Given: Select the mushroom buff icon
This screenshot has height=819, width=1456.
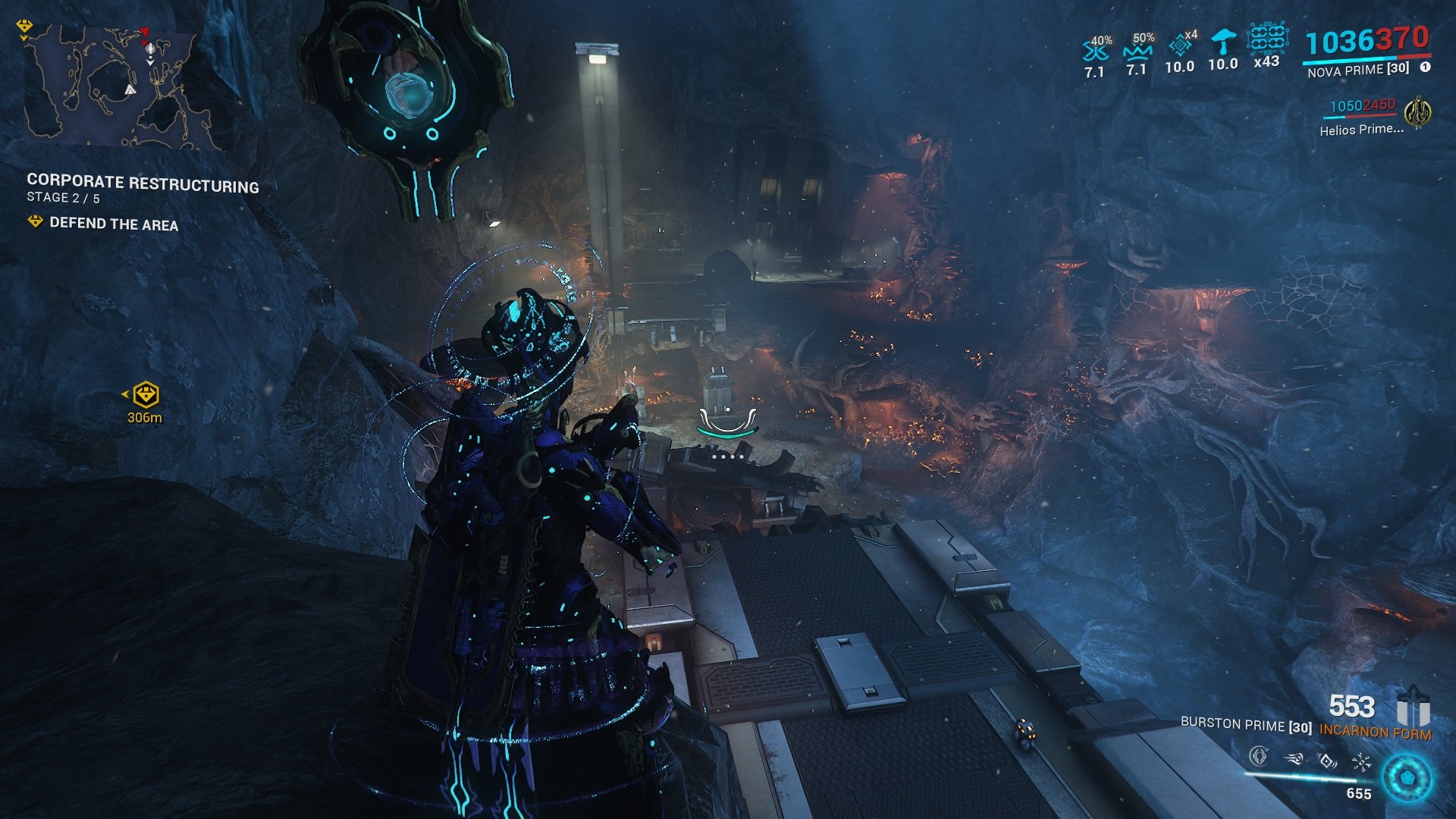Looking at the screenshot, I should tap(1222, 42).
